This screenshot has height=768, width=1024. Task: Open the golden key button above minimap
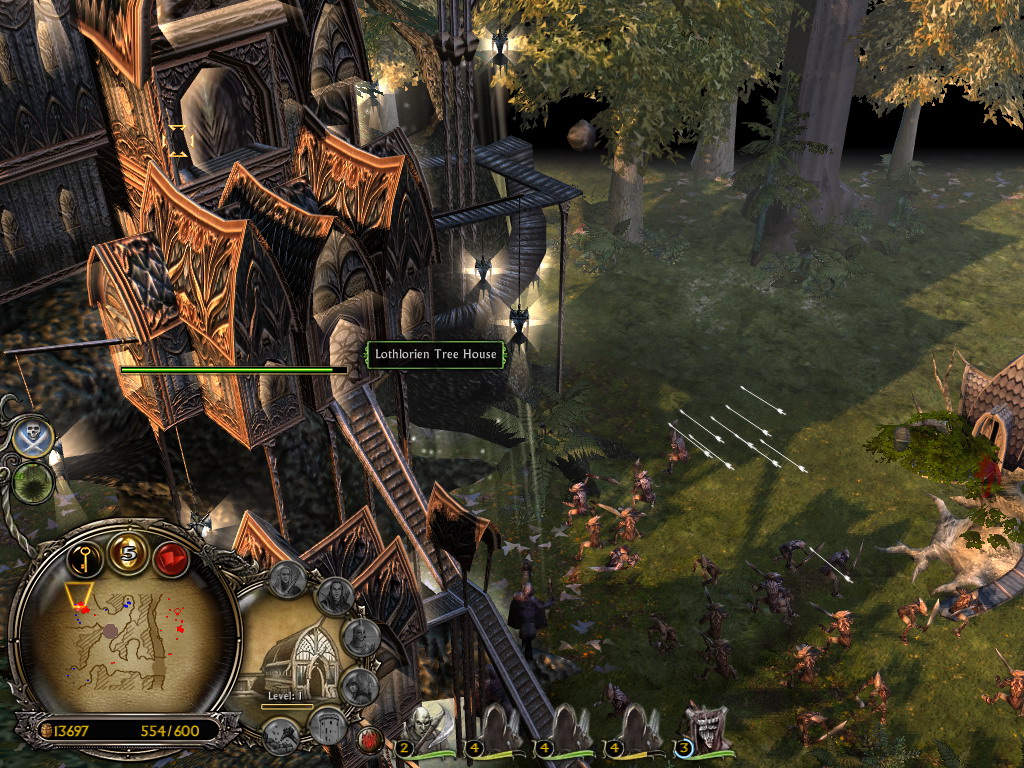(85, 554)
